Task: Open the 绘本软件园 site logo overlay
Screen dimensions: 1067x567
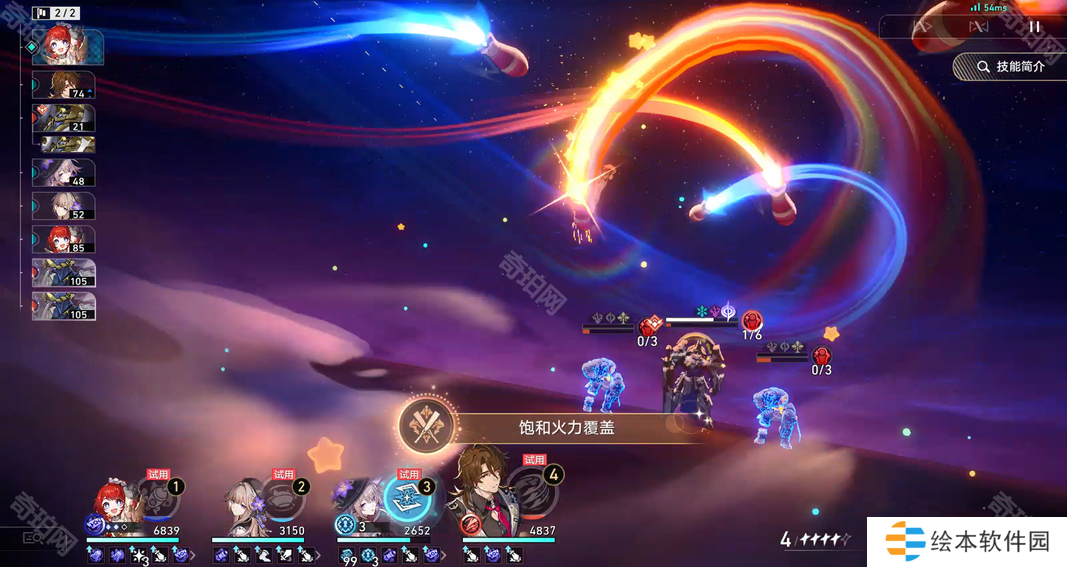Action: (967, 541)
